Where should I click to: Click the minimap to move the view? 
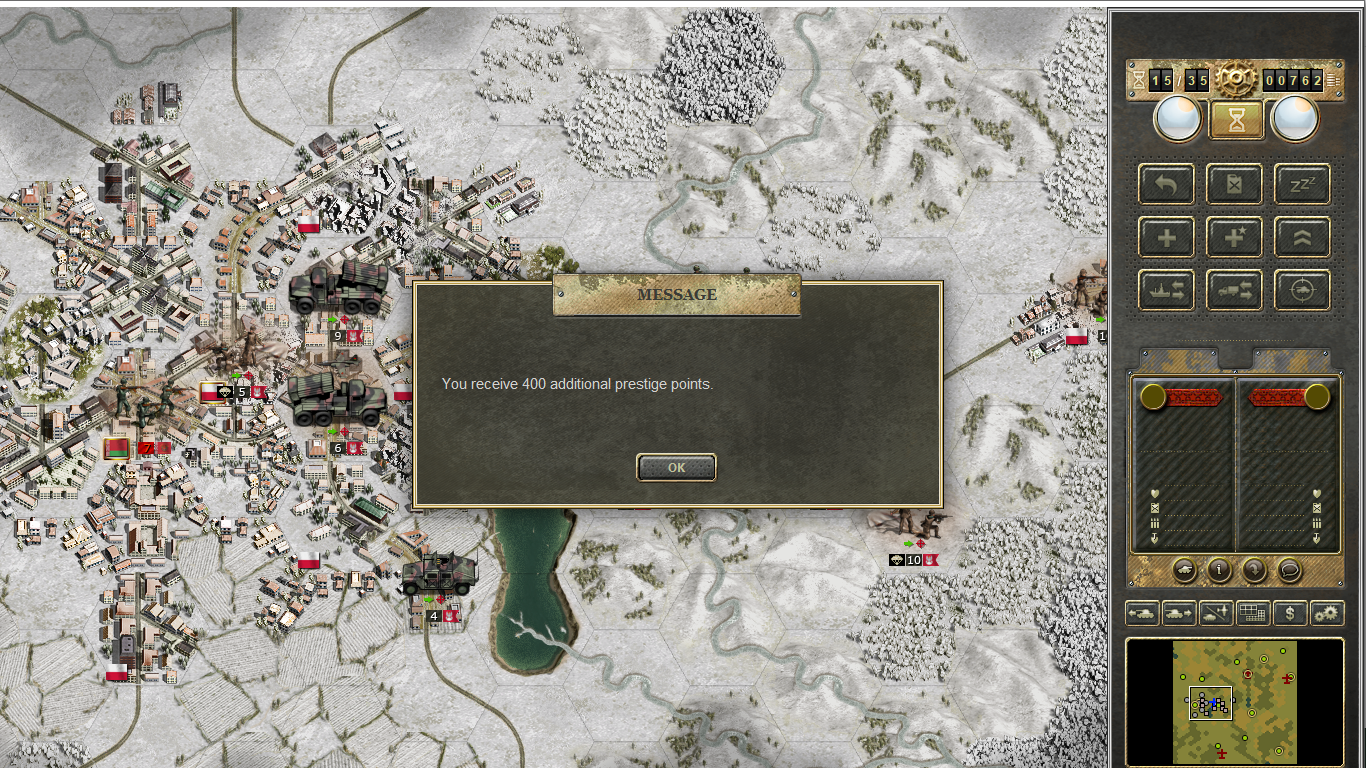(1234, 702)
